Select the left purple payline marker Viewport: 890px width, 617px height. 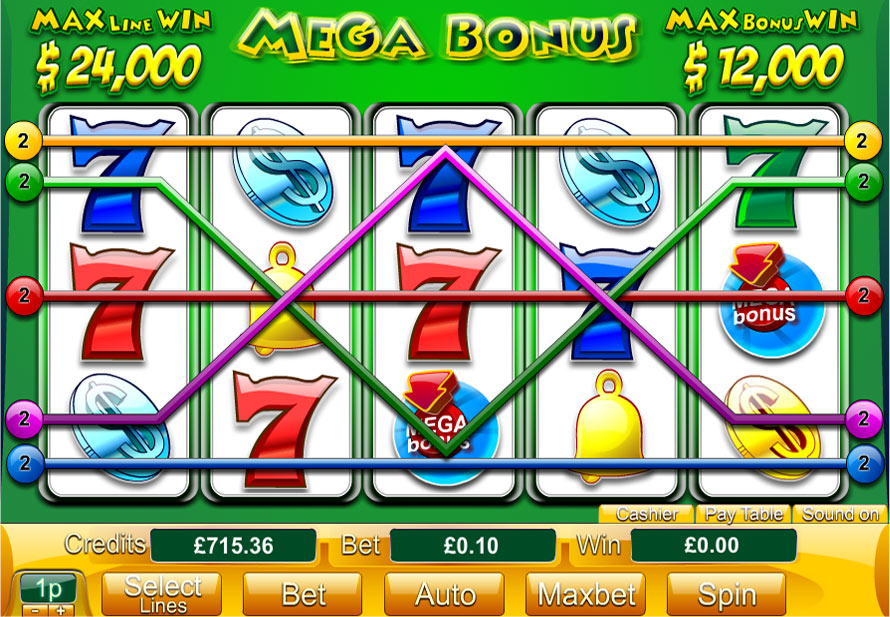23,417
